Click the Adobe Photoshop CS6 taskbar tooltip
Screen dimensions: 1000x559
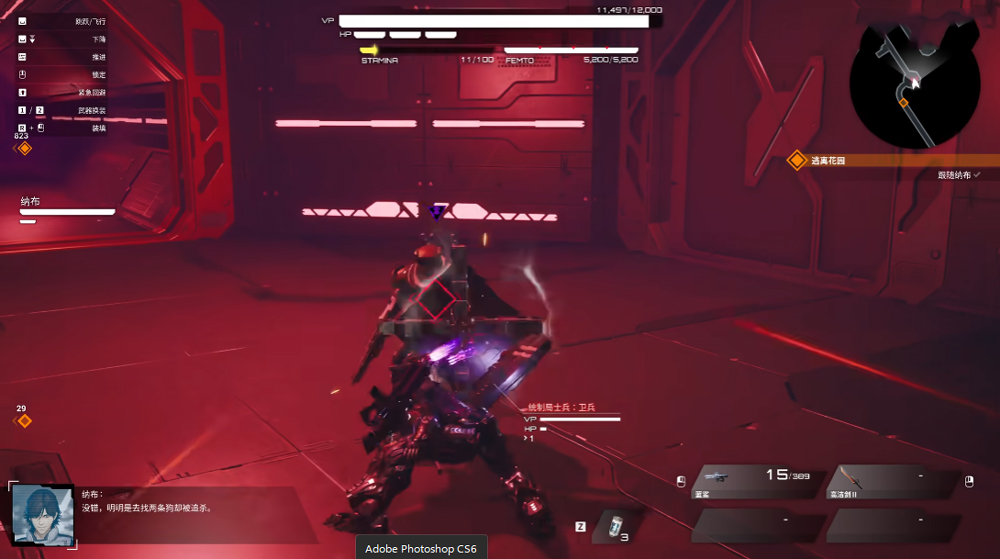(420, 548)
